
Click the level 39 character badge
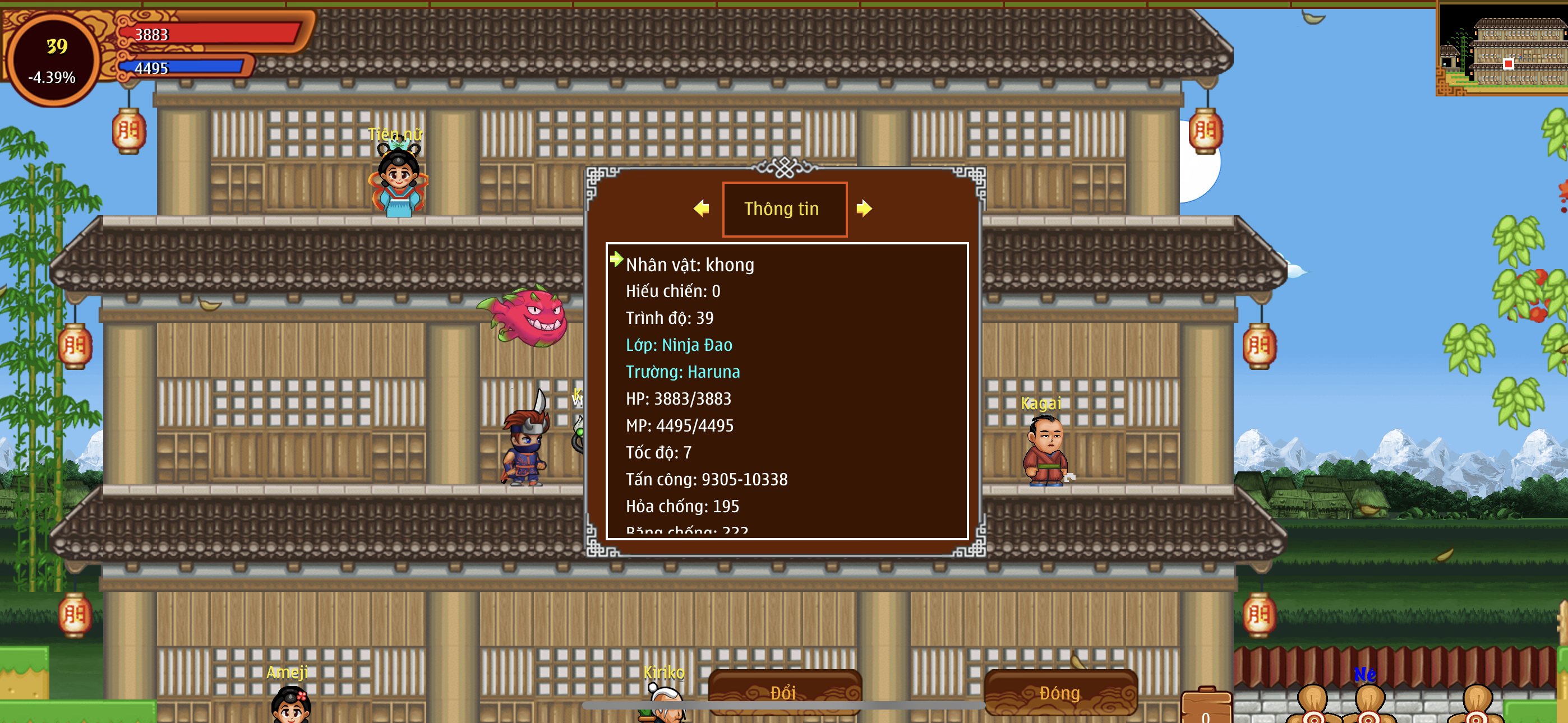[54, 59]
